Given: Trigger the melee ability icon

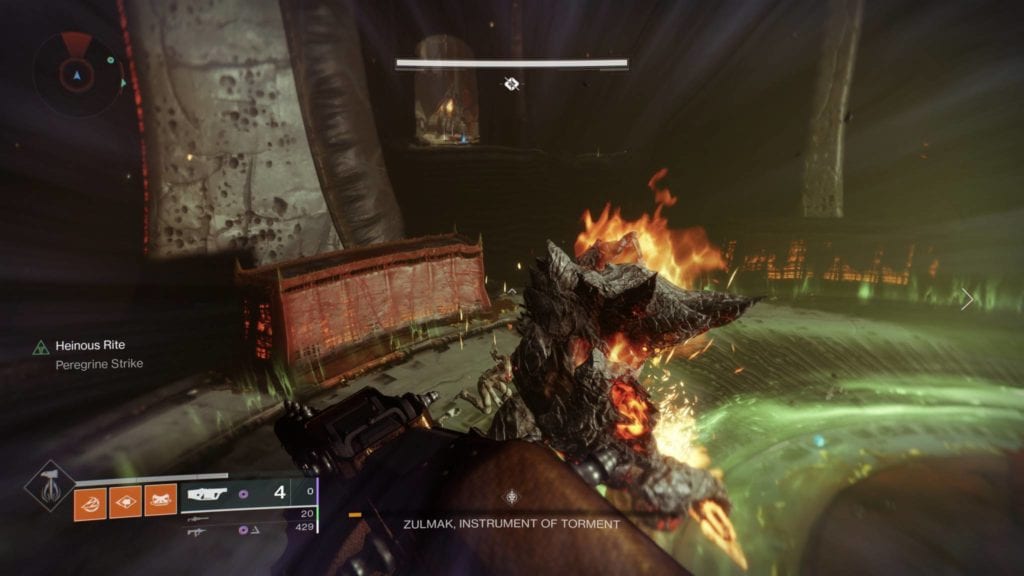Looking at the screenshot, I should pyautogui.click(x=160, y=499).
